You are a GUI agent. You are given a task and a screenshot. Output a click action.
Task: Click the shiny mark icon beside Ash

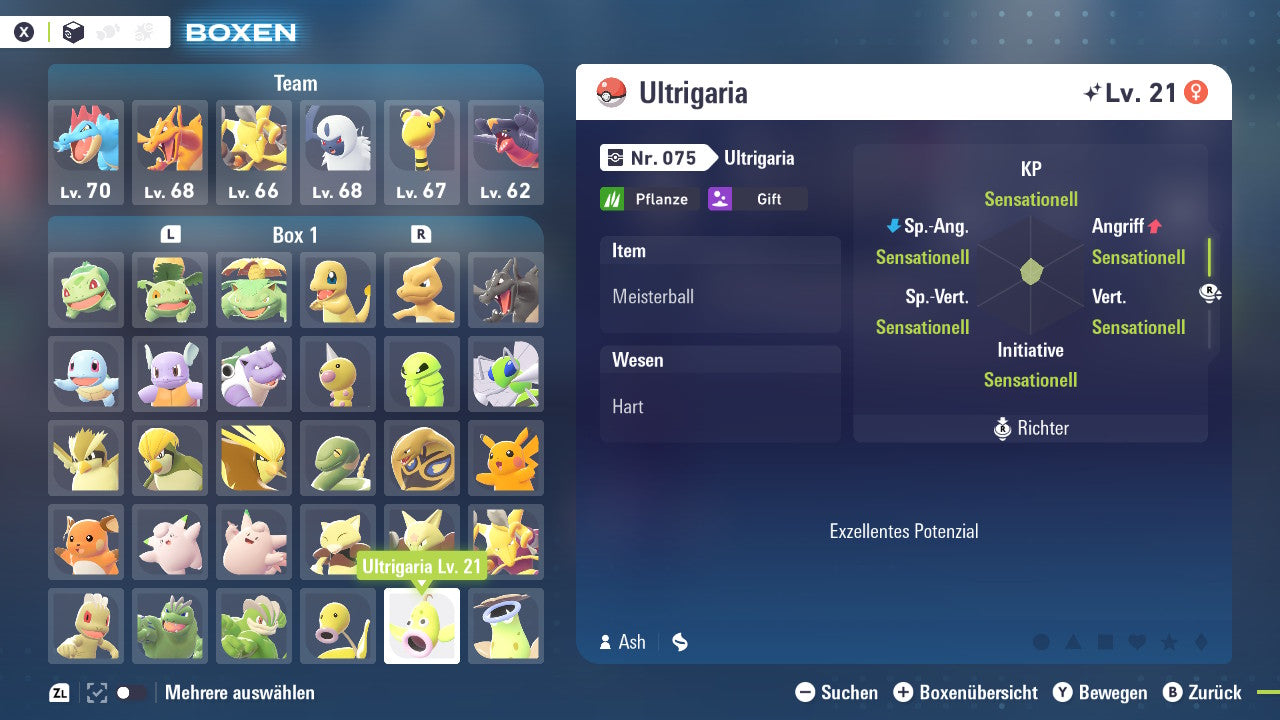[679, 643]
